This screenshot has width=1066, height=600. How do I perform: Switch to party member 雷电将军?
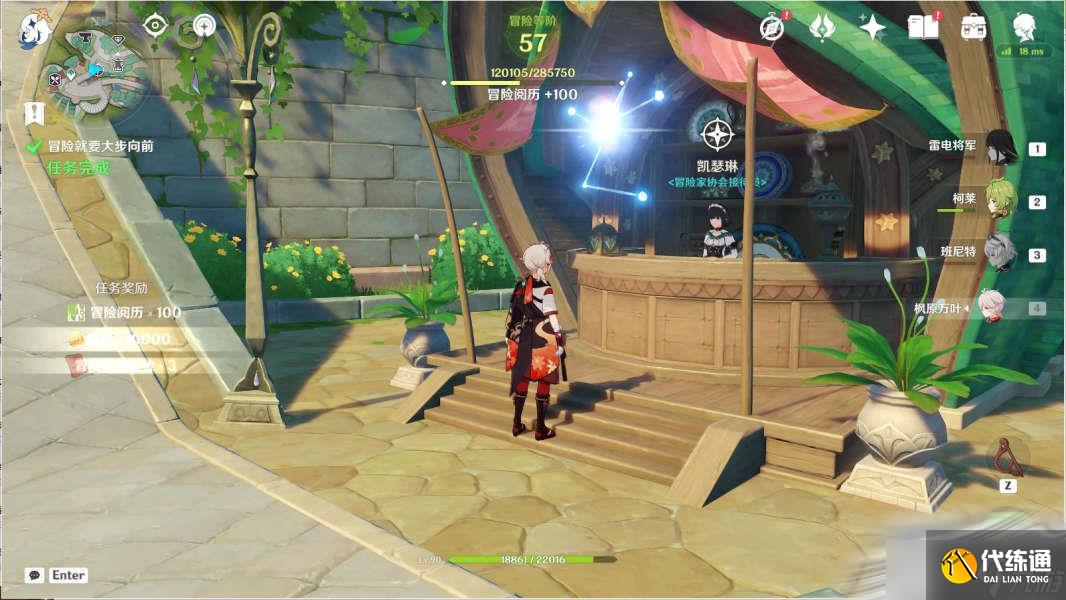pos(1001,147)
